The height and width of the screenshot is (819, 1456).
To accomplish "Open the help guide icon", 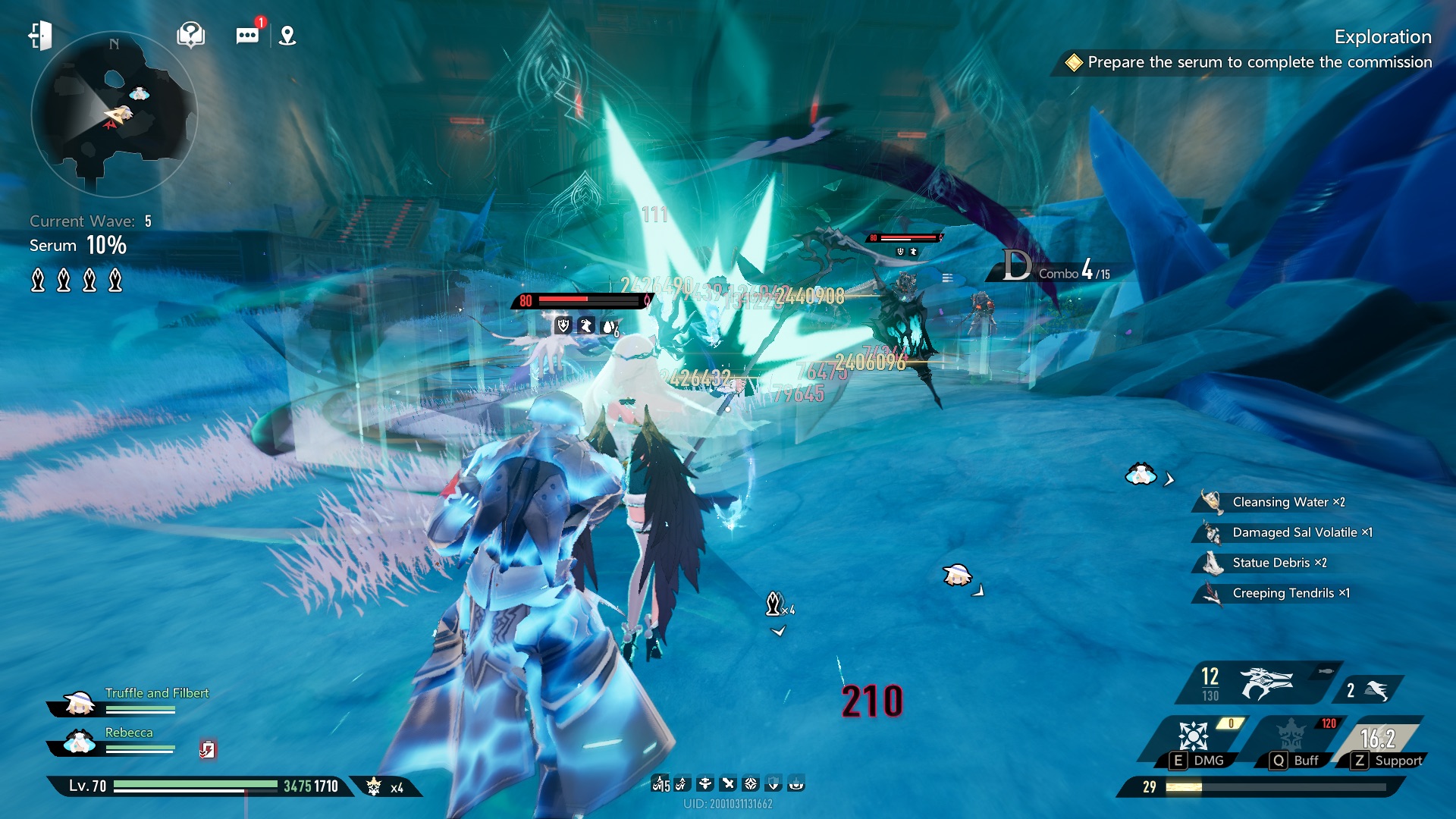I will (x=190, y=35).
